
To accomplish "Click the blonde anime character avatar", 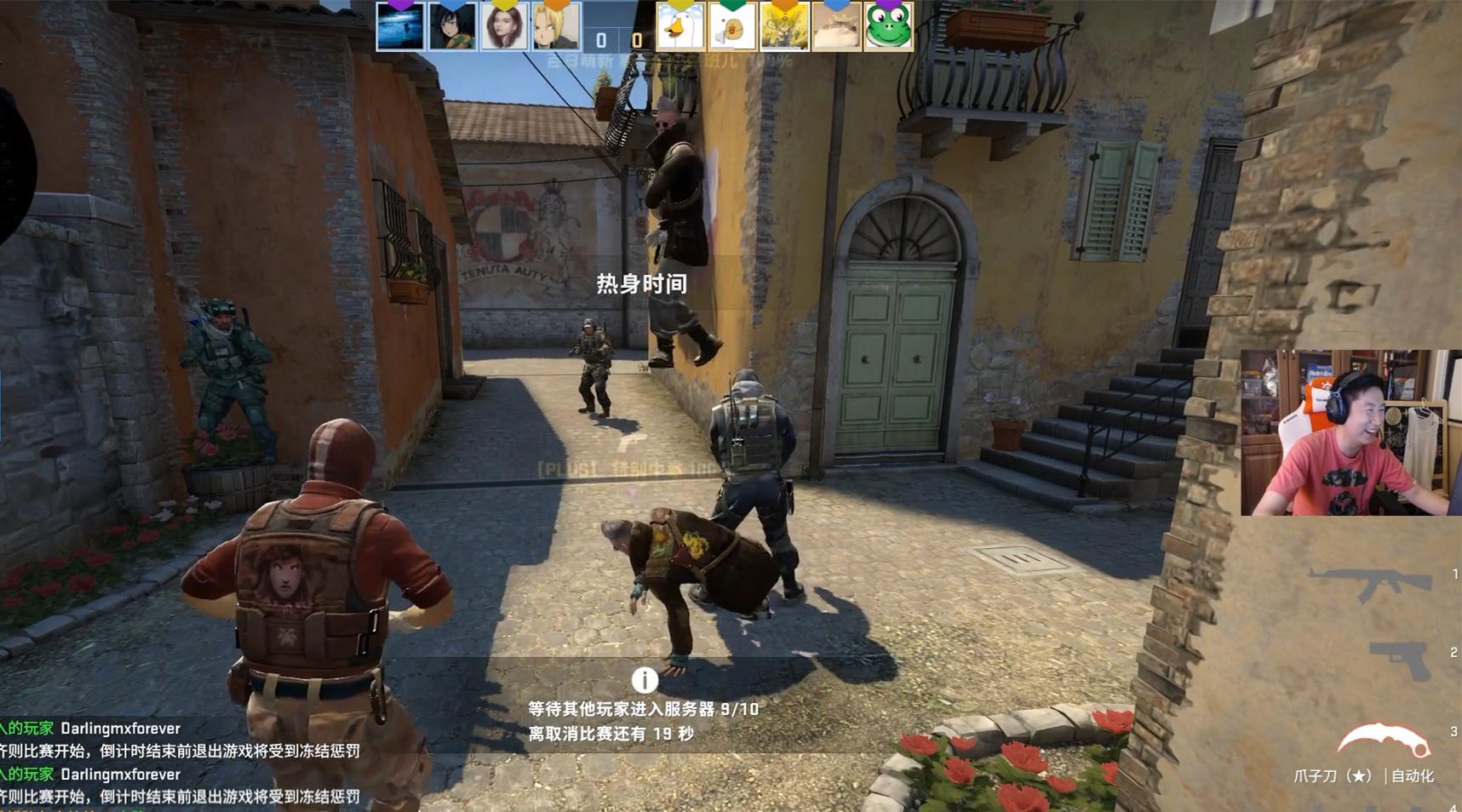I will click(x=552, y=27).
